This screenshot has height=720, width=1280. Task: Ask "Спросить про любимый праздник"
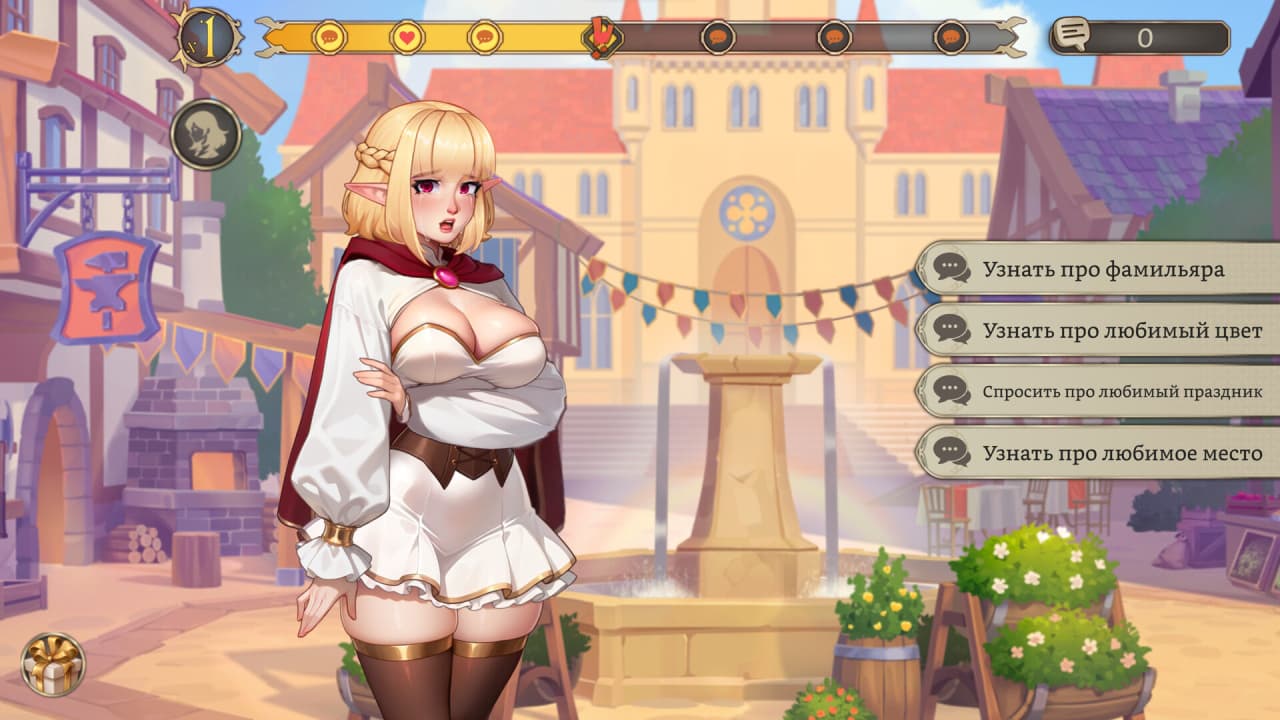pyautogui.click(x=1100, y=391)
